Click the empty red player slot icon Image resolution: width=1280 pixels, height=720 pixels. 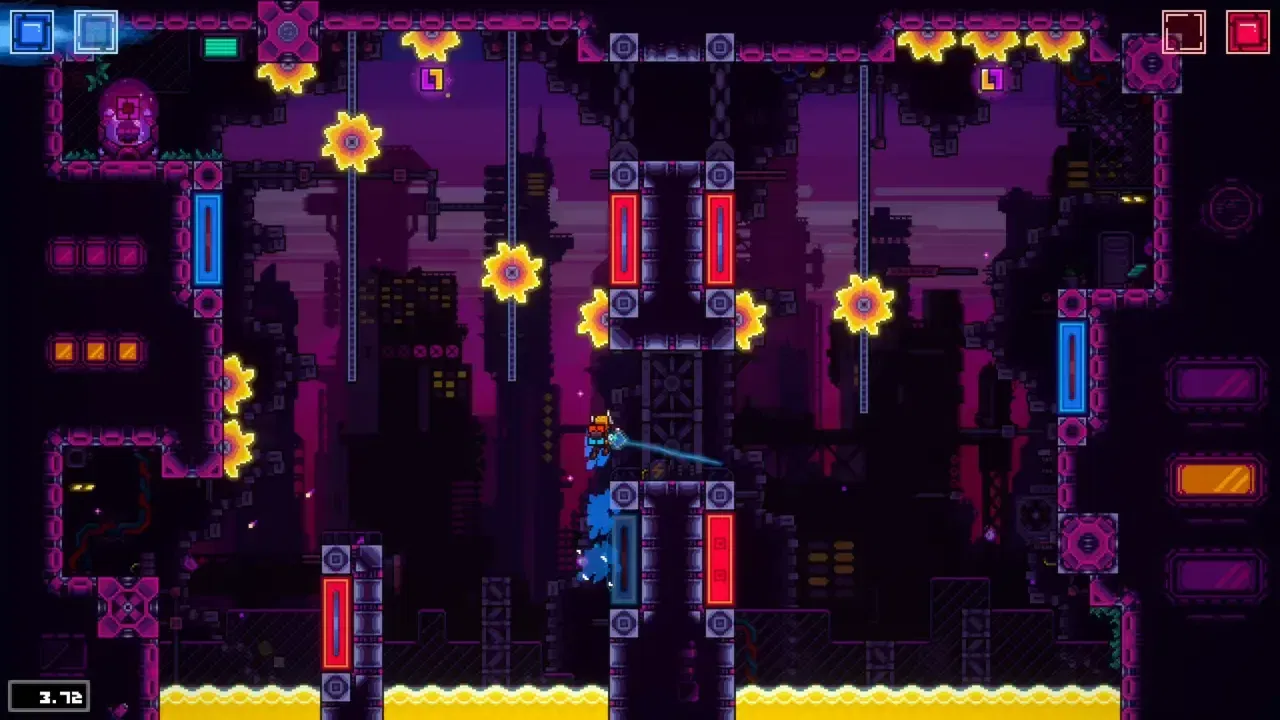(1185, 31)
